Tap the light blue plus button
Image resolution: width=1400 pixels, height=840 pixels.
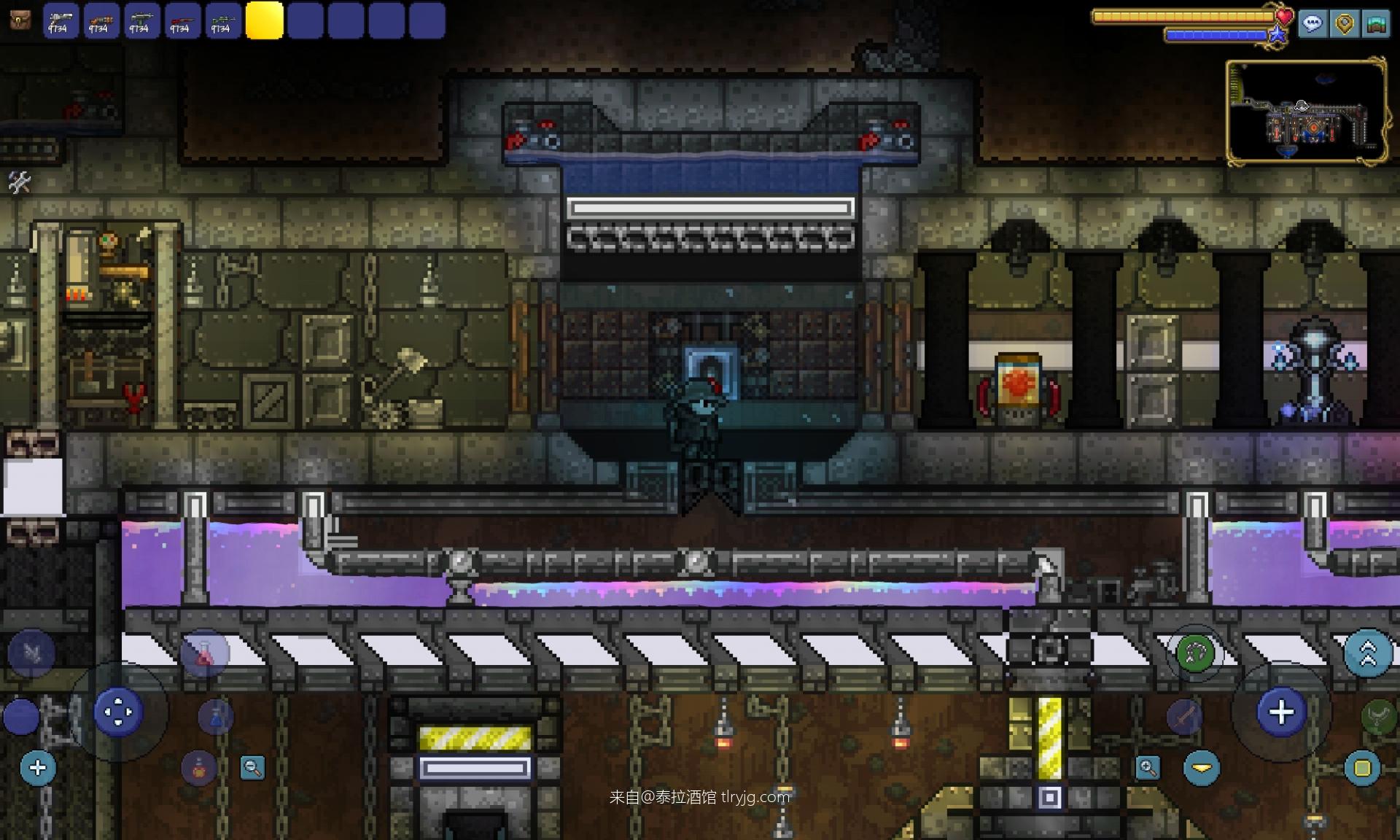tap(38, 768)
